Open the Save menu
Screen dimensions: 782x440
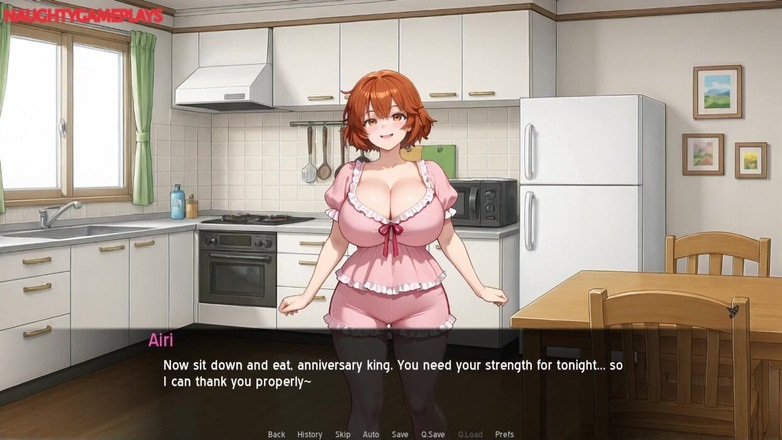pos(400,434)
